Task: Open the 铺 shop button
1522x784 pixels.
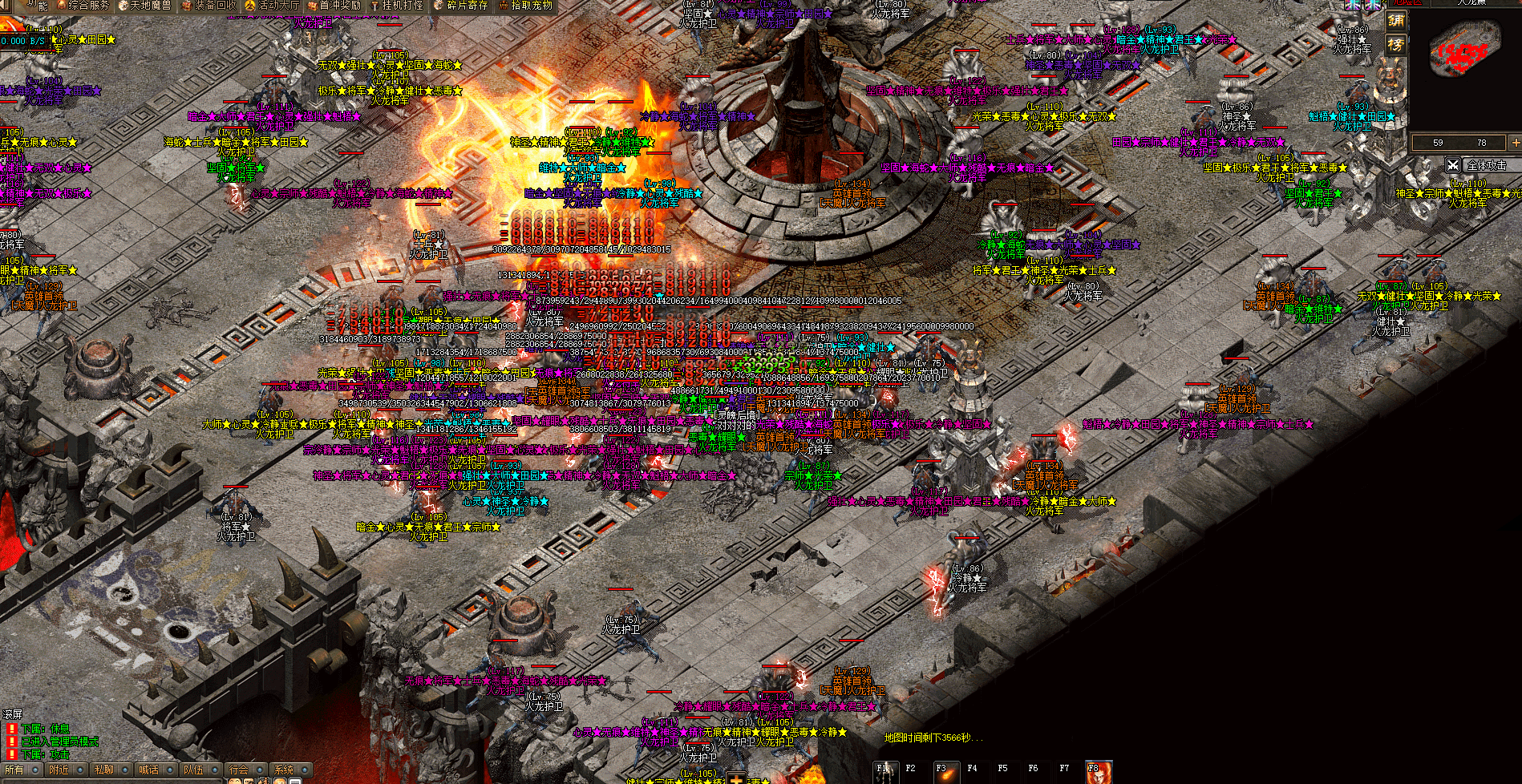Action: (x=1396, y=22)
